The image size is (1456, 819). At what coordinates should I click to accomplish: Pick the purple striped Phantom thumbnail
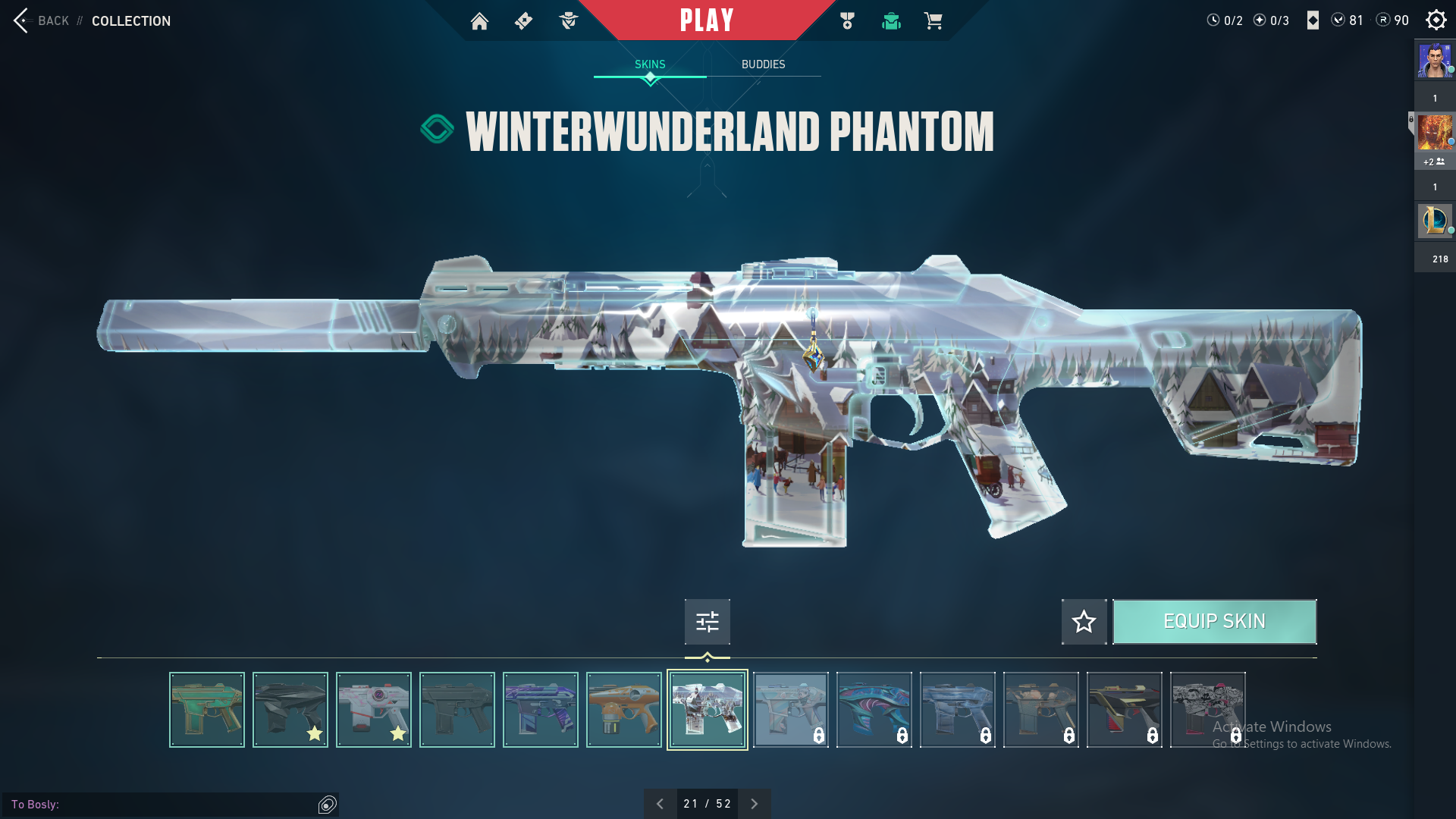pos(541,710)
